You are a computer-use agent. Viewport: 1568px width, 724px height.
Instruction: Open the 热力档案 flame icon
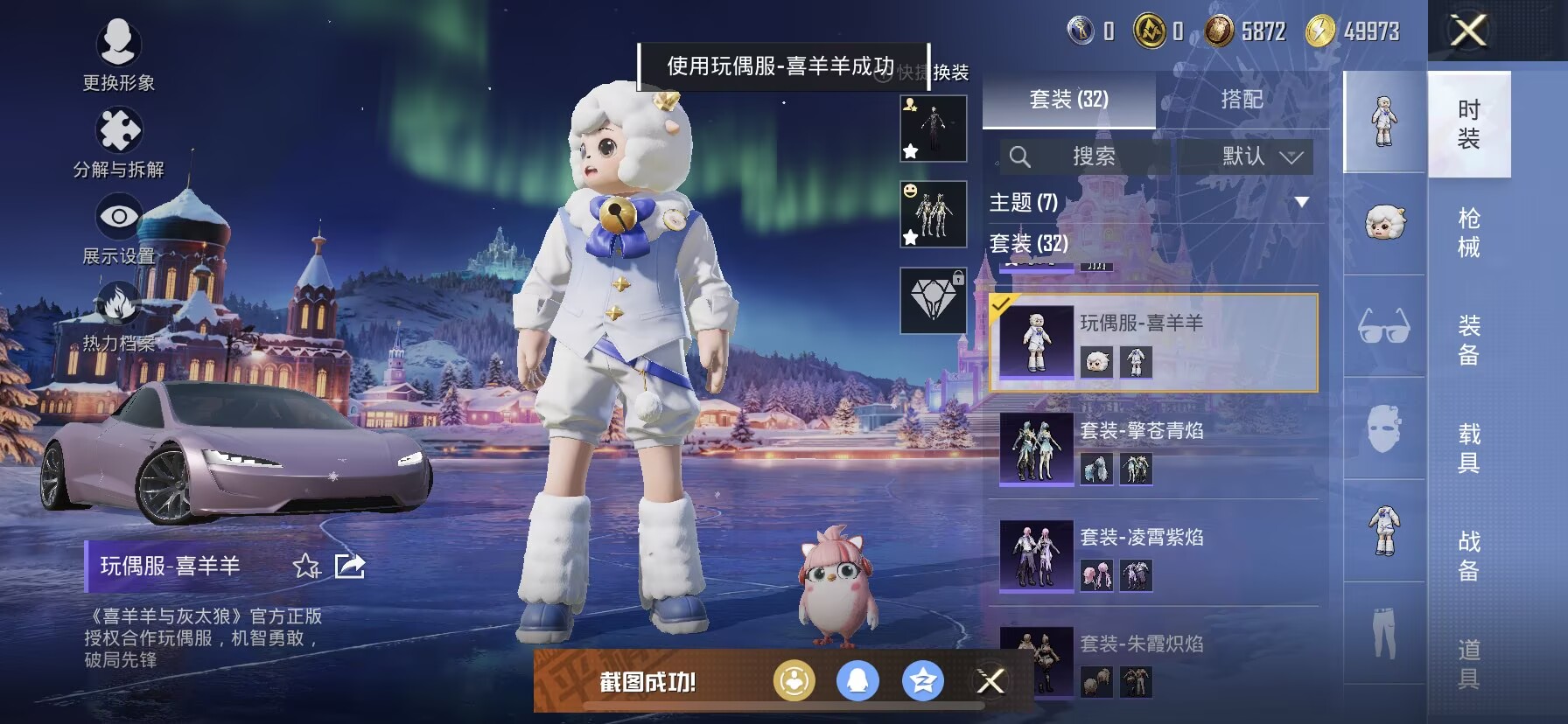(118, 315)
